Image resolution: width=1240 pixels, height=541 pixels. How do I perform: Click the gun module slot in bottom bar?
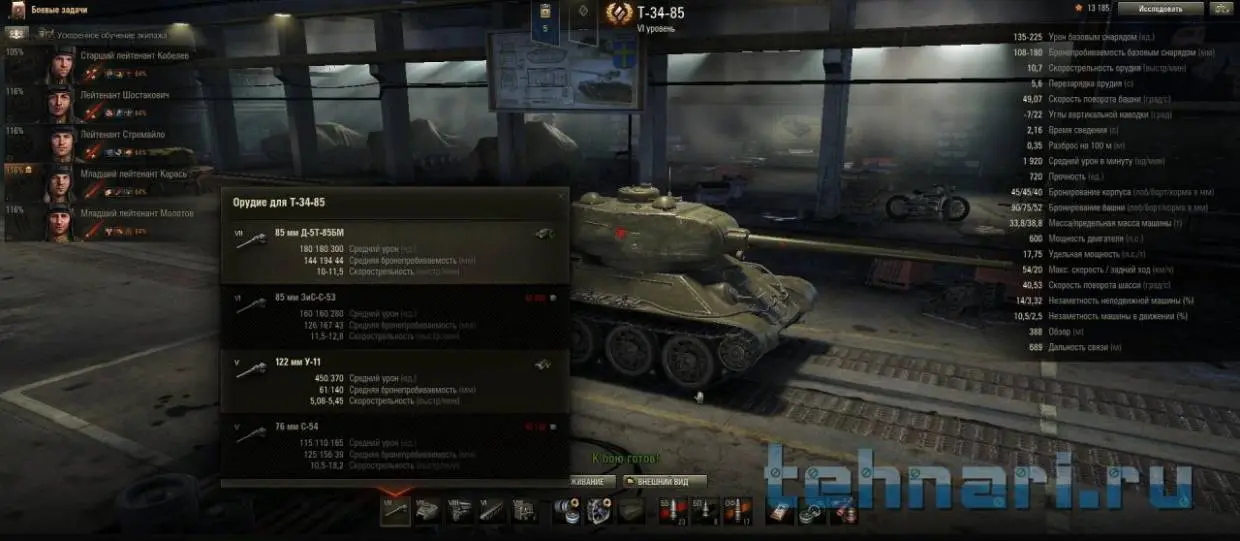point(396,511)
